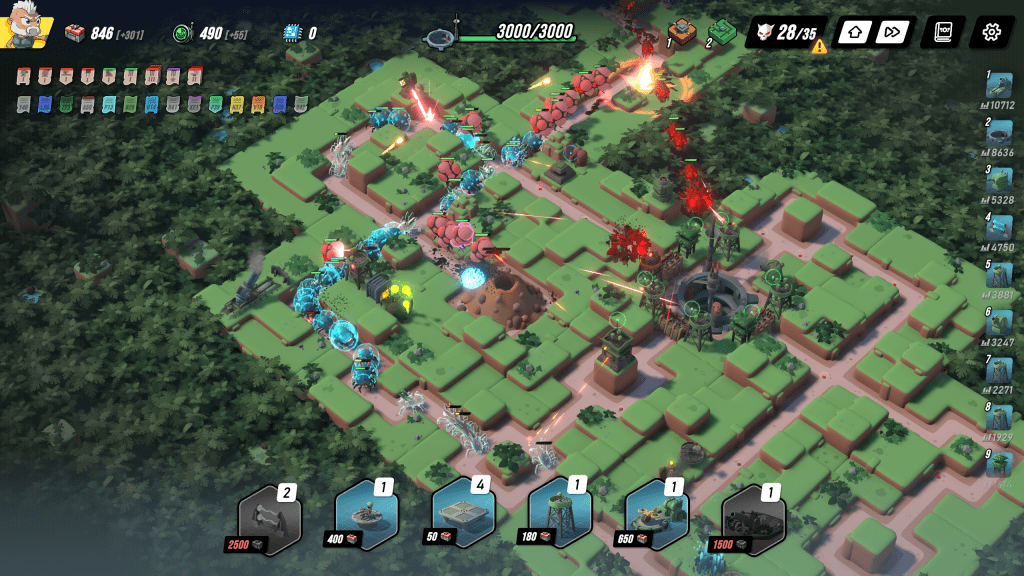This screenshot has height=576, width=1024.
Task: Select the brown tile item numbered 1
Action: (682, 30)
